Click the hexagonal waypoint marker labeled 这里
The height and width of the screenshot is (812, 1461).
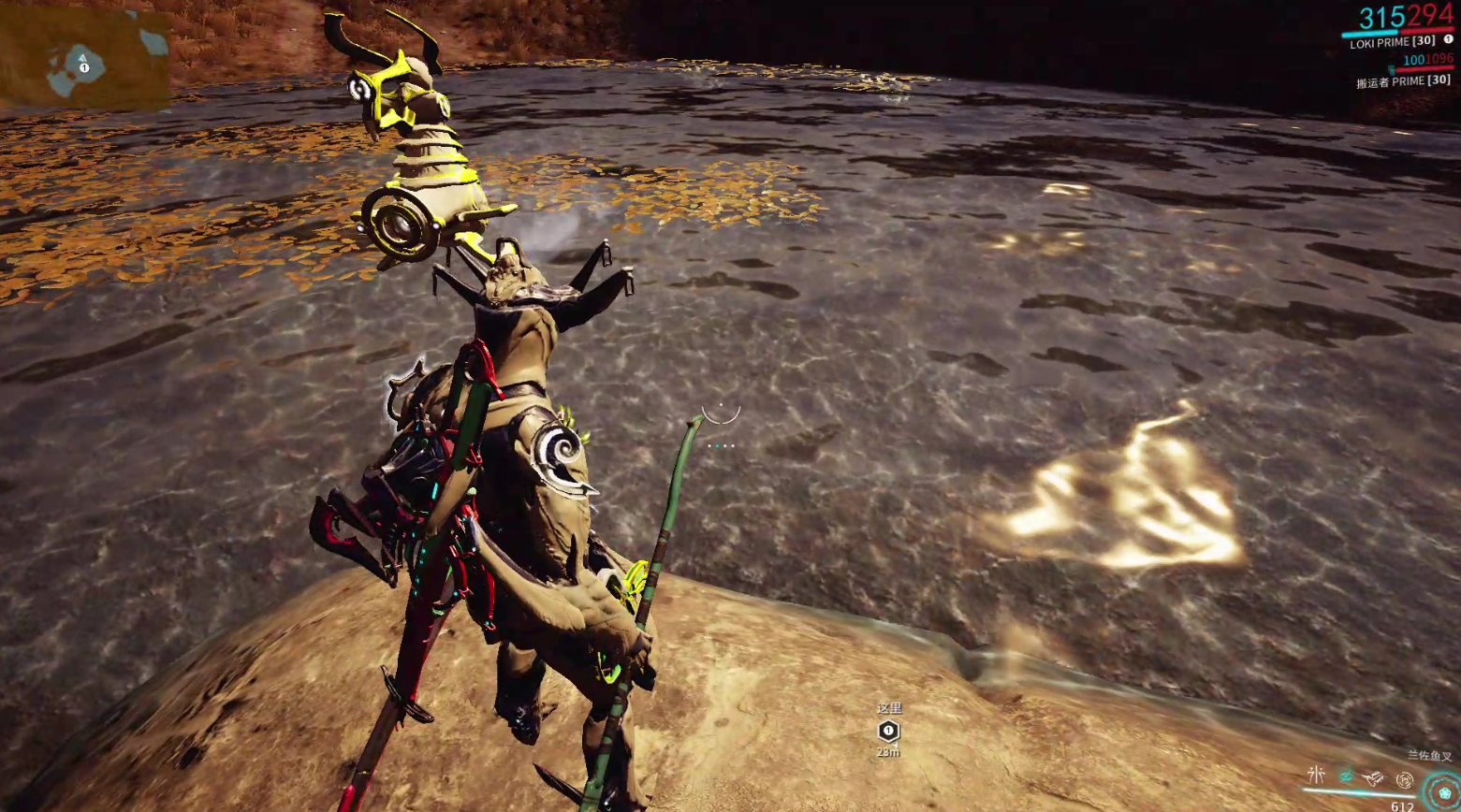click(x=888, y=731)
